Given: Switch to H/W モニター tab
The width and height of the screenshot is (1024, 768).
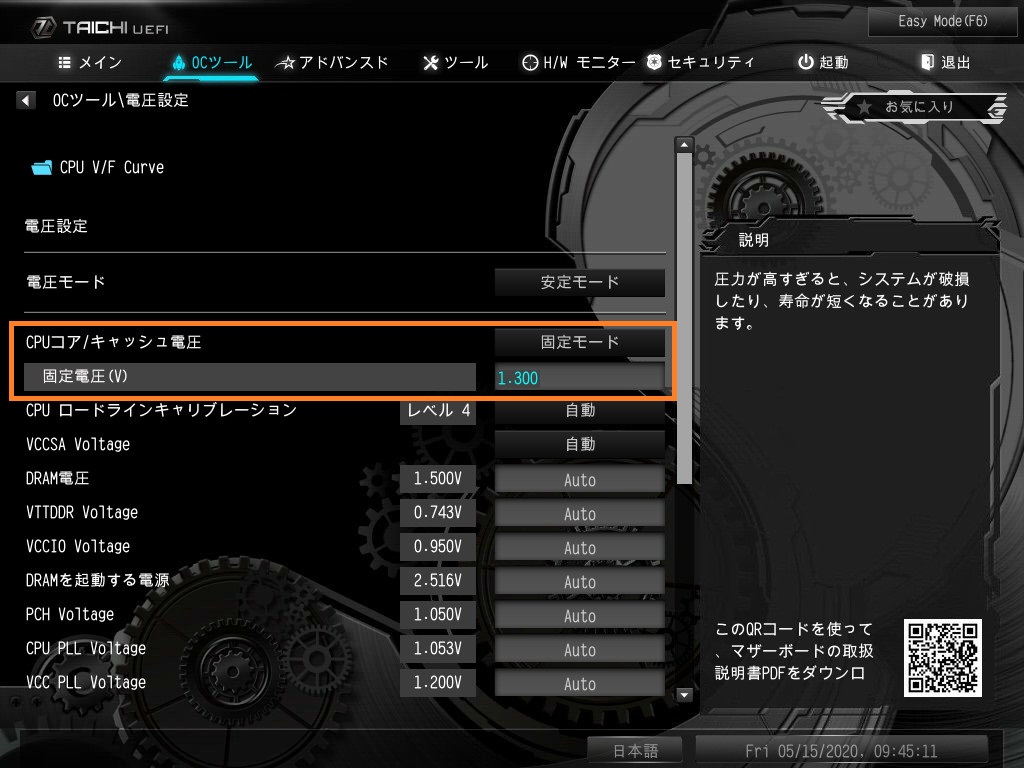Looking at the screenshot, I should (578, 62).
